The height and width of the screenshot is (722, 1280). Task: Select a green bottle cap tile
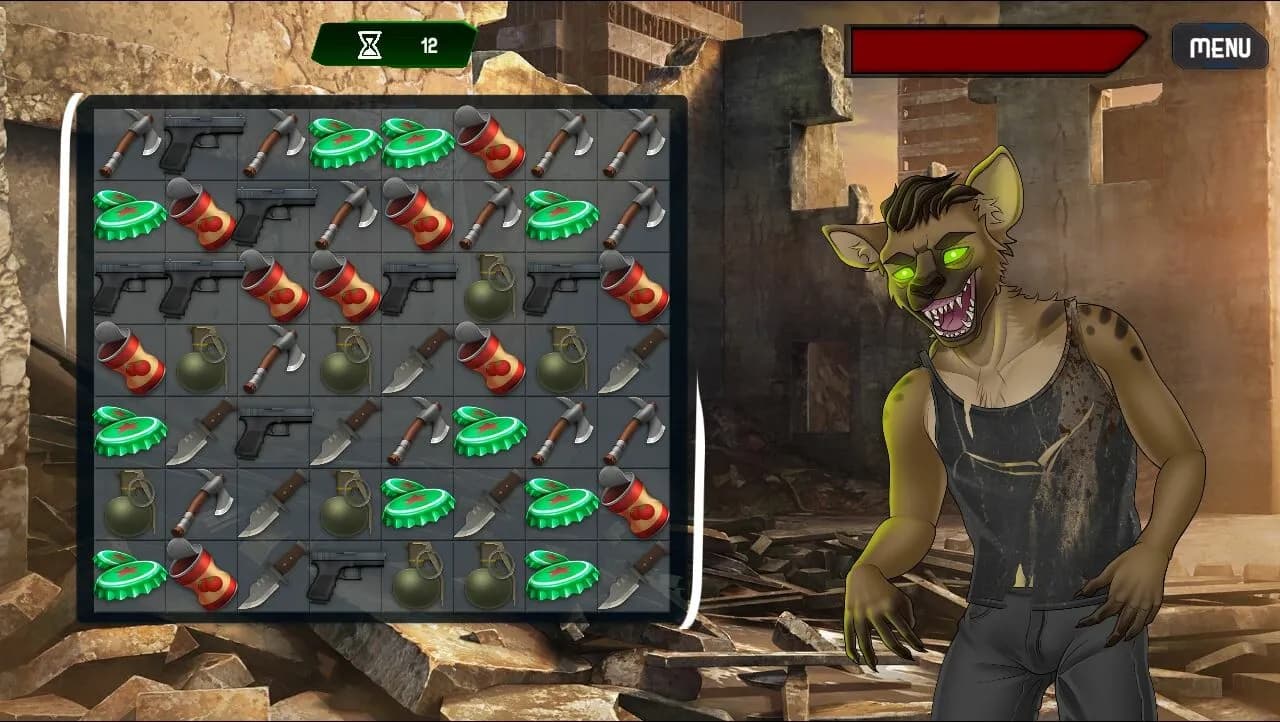tap(340, 143)
